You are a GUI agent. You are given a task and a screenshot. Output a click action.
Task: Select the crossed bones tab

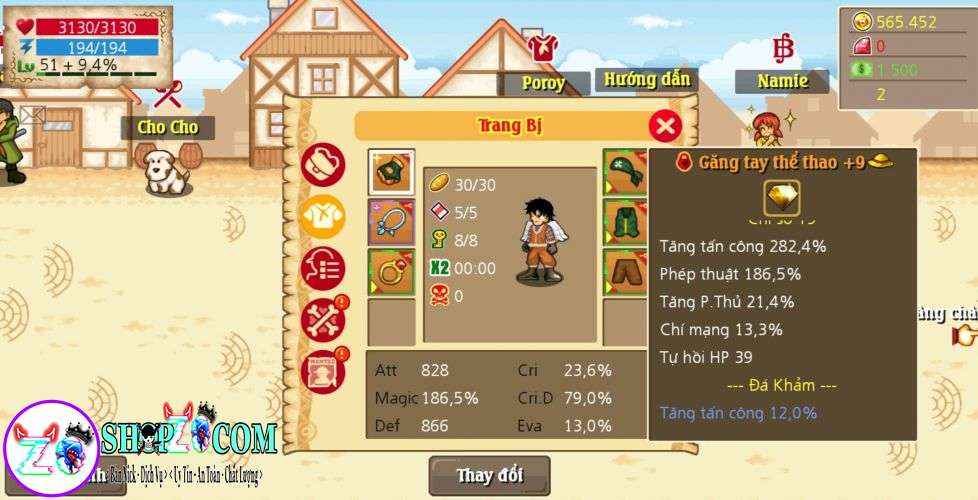click(323, 319)
